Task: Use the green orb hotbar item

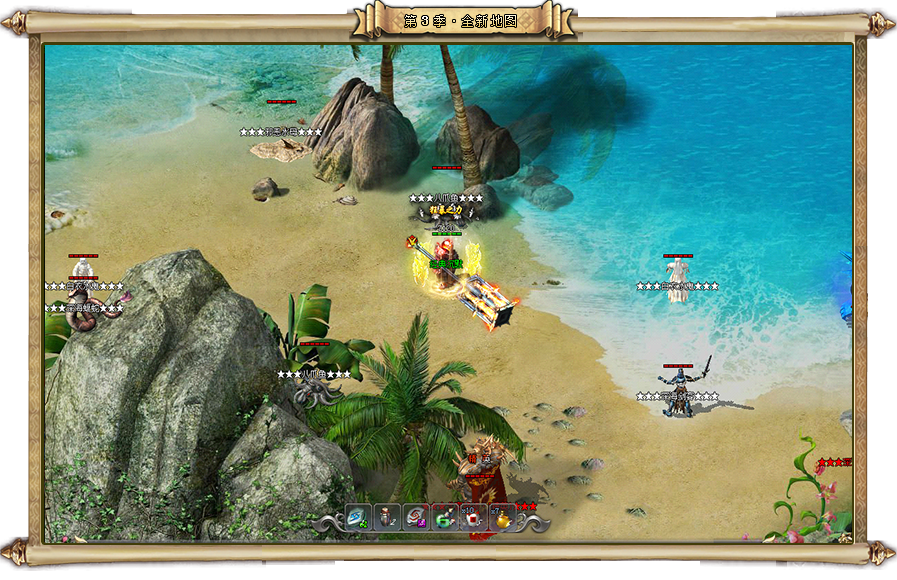Action: click(444, 518)
